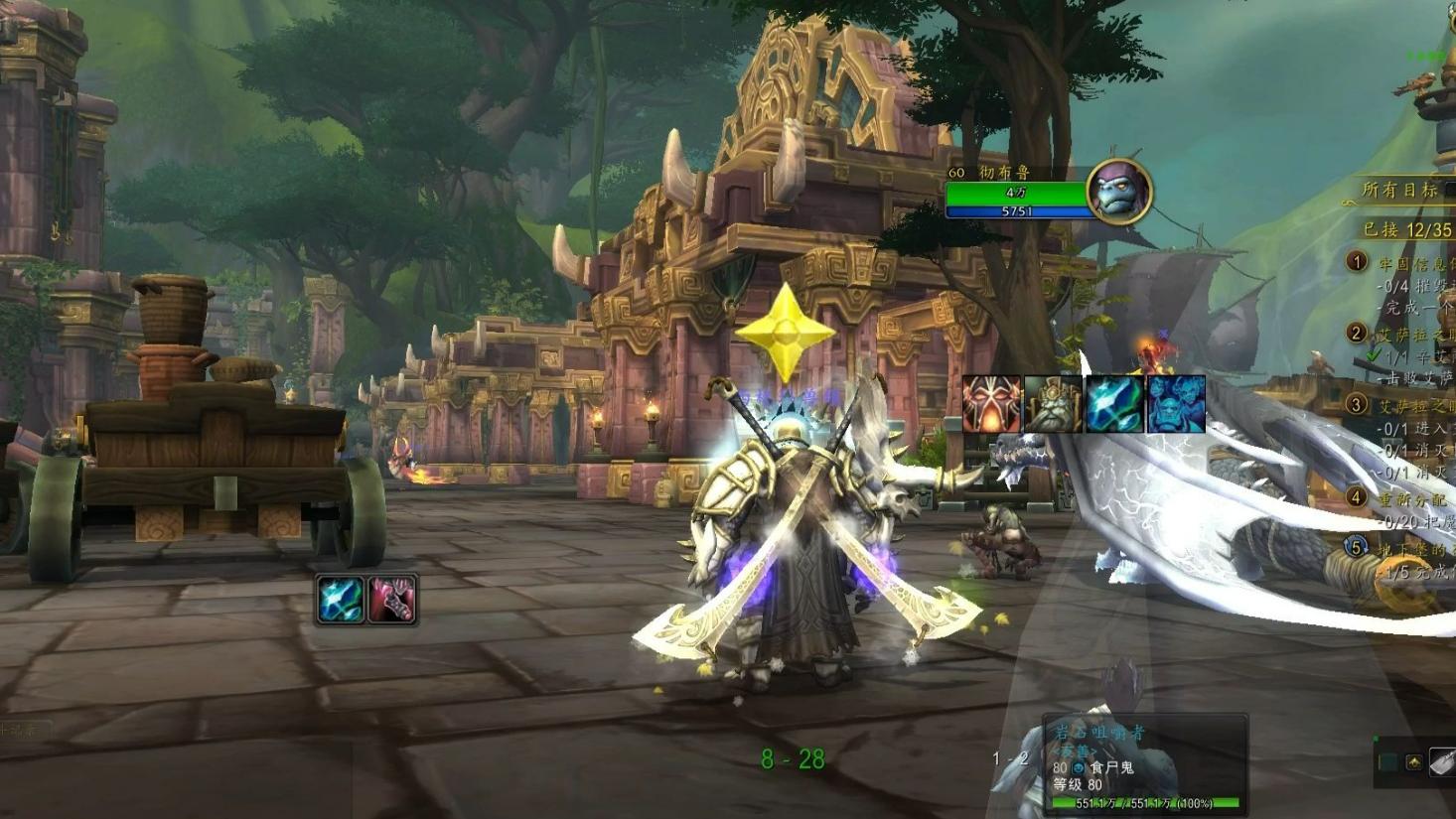Collapse quest 1 by clicking its numbered circle
This screenshot has width=1456, height=819.
[x=1356, y=262]
